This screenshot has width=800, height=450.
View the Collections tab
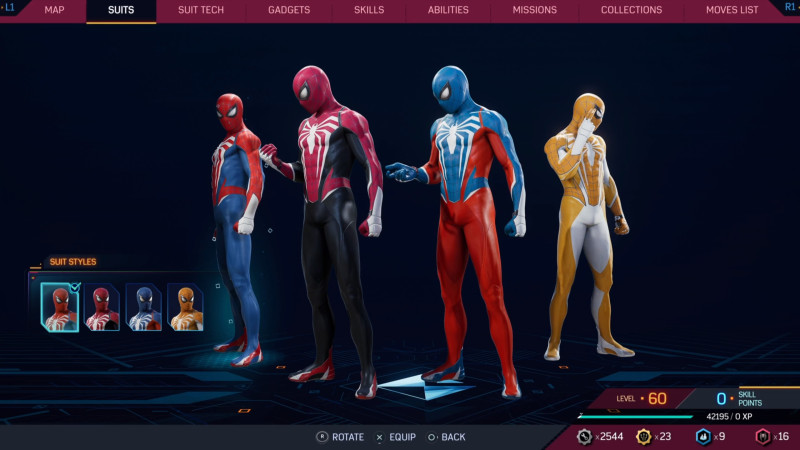click(631, 10)
